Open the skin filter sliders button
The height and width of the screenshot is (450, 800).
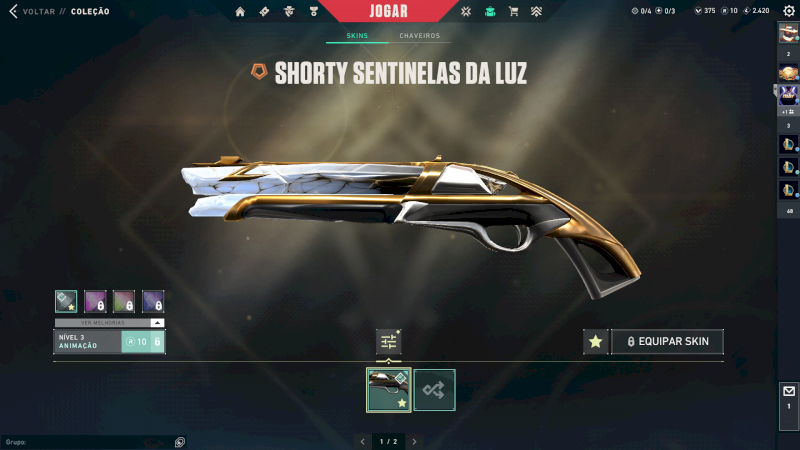389,342
